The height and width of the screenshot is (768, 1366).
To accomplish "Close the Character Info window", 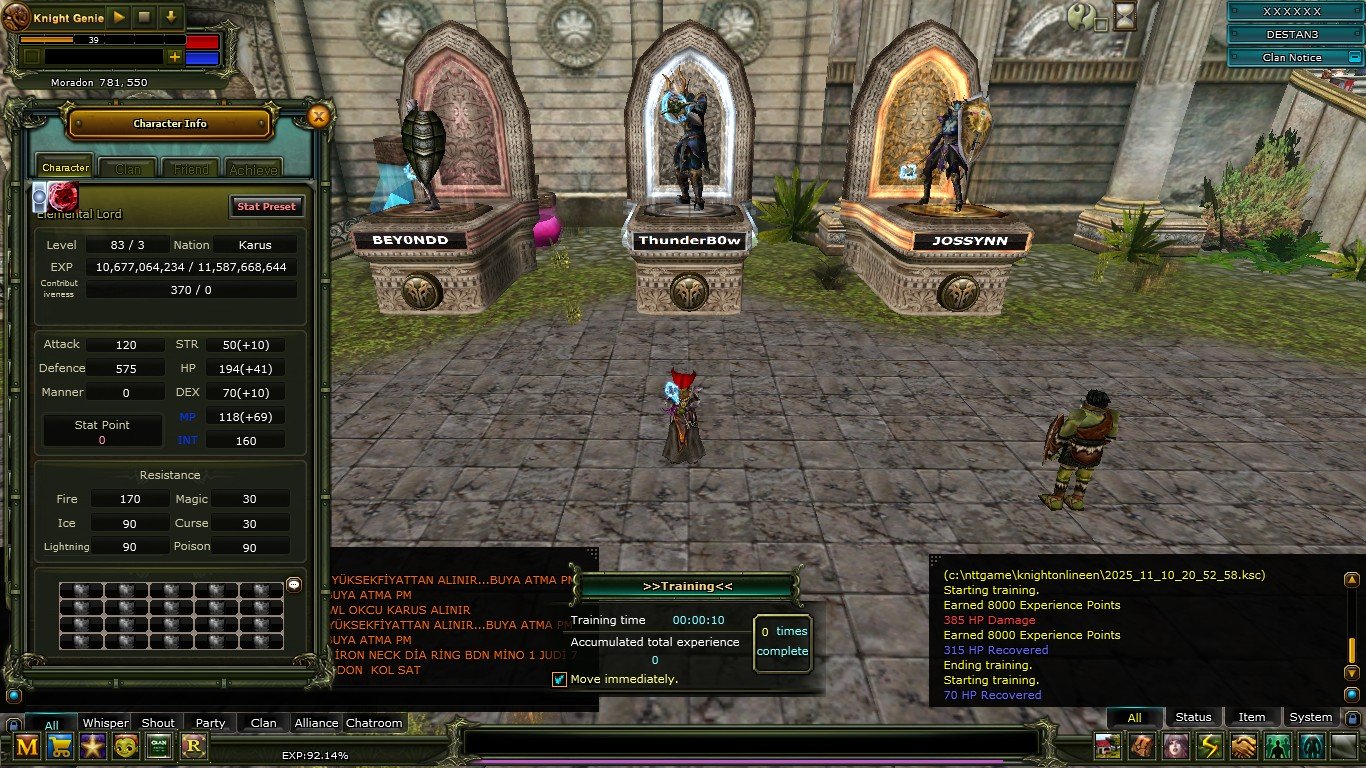I will (318, 117).
